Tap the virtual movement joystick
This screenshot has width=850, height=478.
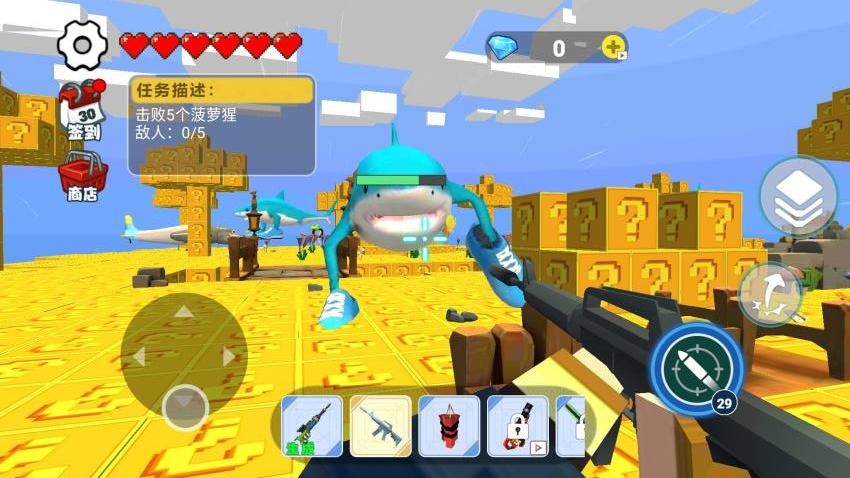[184, 356]
